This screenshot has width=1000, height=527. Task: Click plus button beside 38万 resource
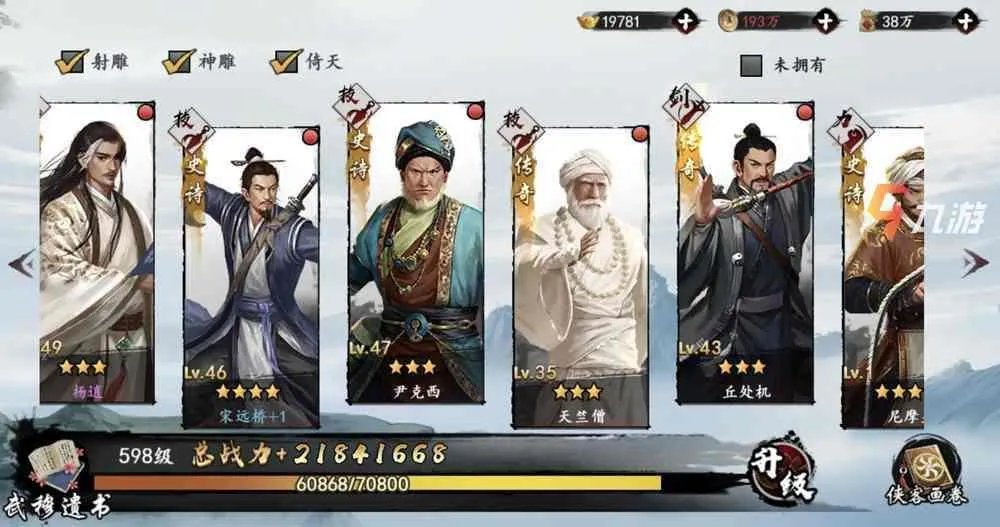click(965, 20)
